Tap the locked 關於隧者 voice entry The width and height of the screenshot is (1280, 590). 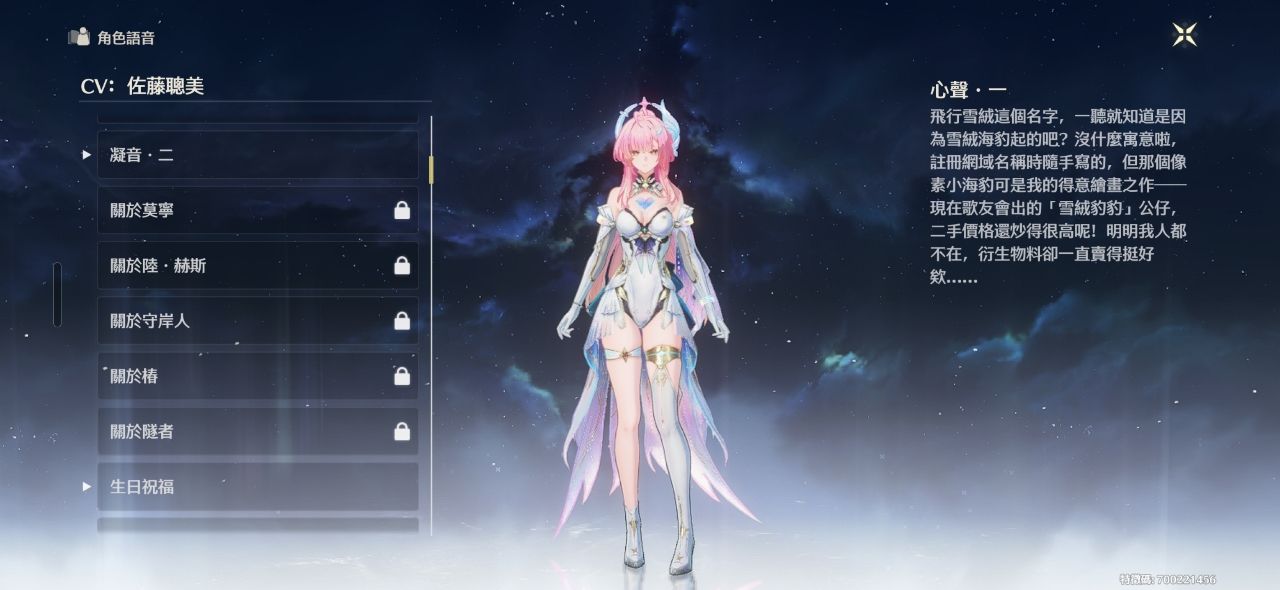(257, 431)
